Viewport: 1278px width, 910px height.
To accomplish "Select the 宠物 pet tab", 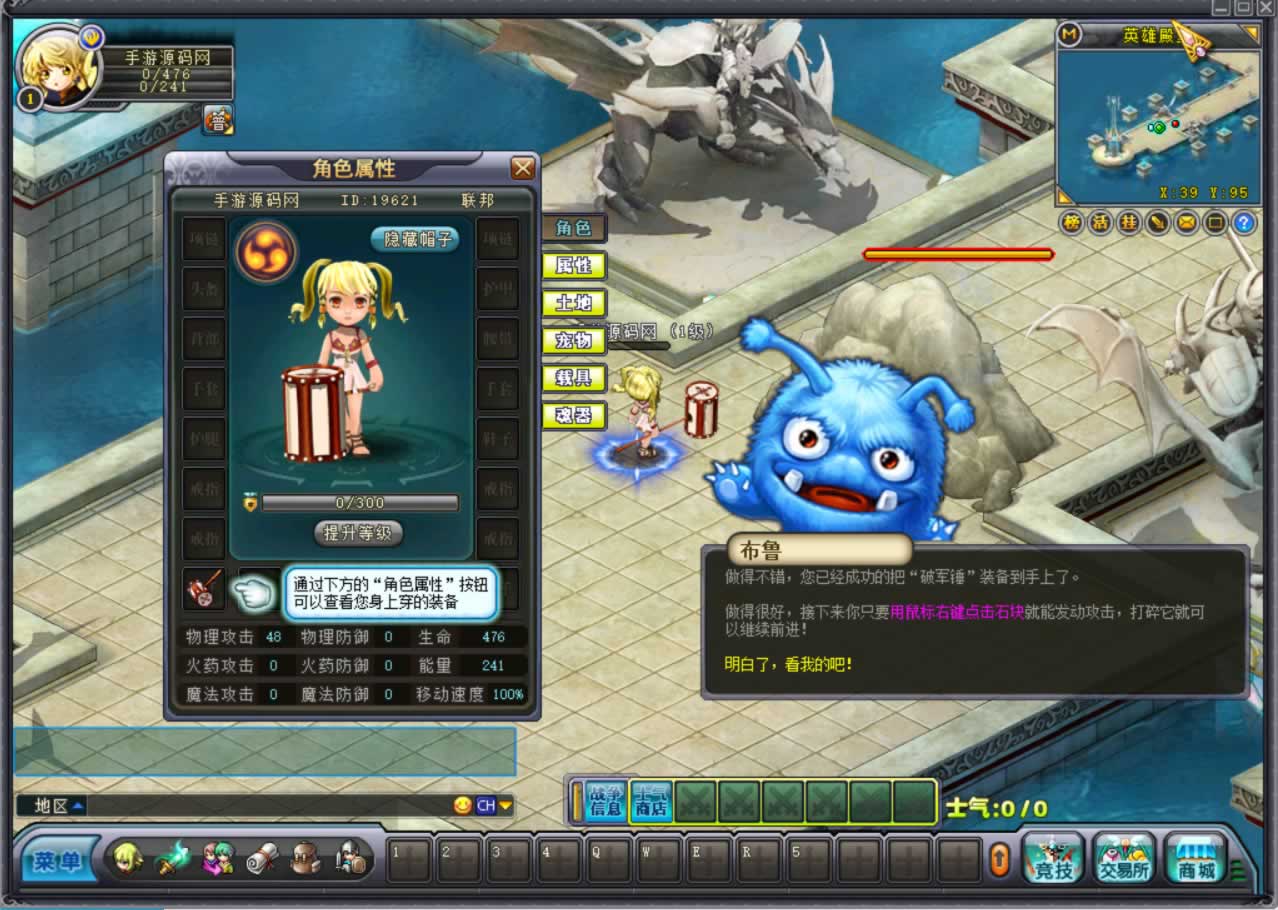I will [x=574, y=341].
